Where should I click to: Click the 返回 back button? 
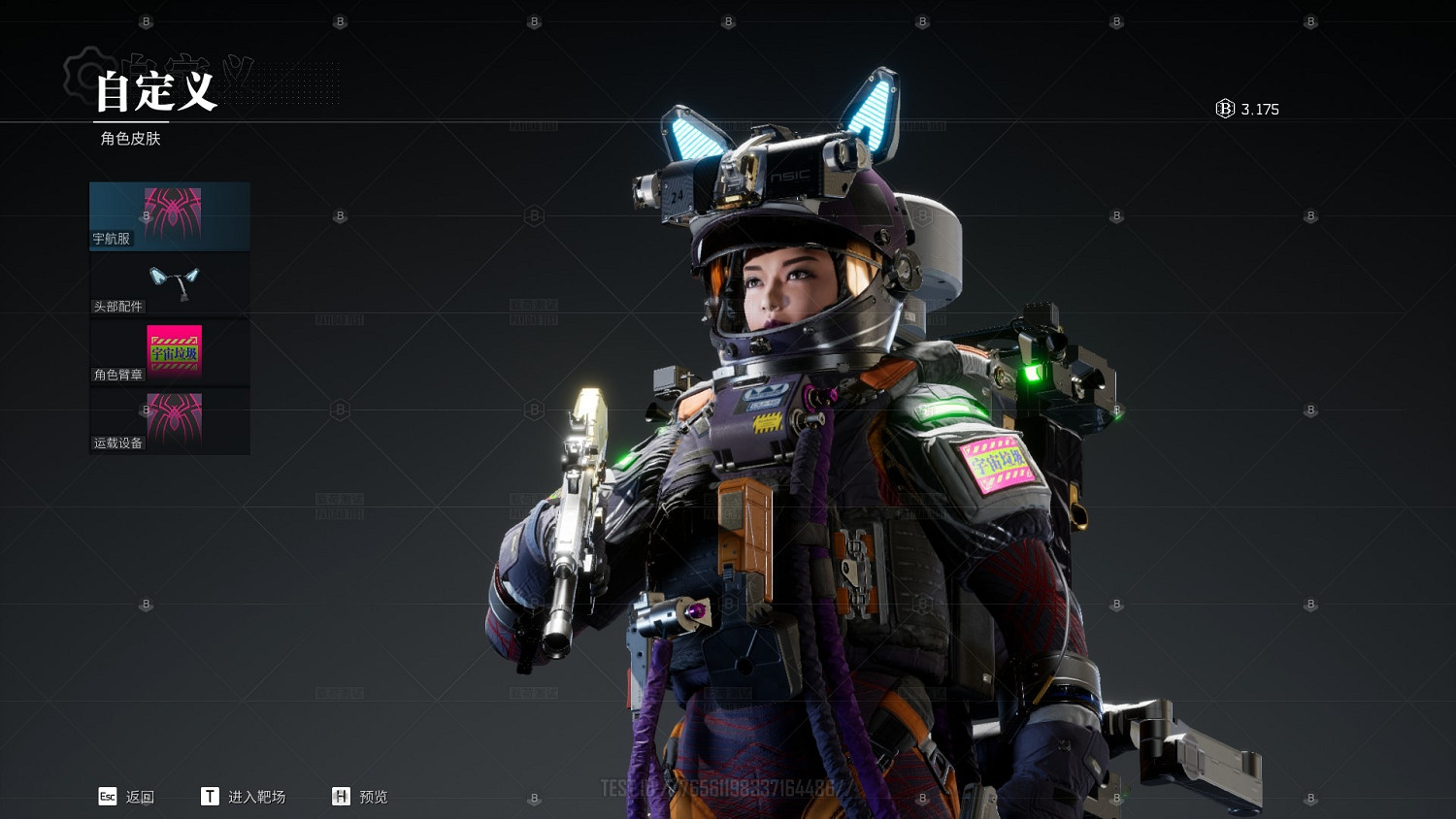click(x=127, y=797)
